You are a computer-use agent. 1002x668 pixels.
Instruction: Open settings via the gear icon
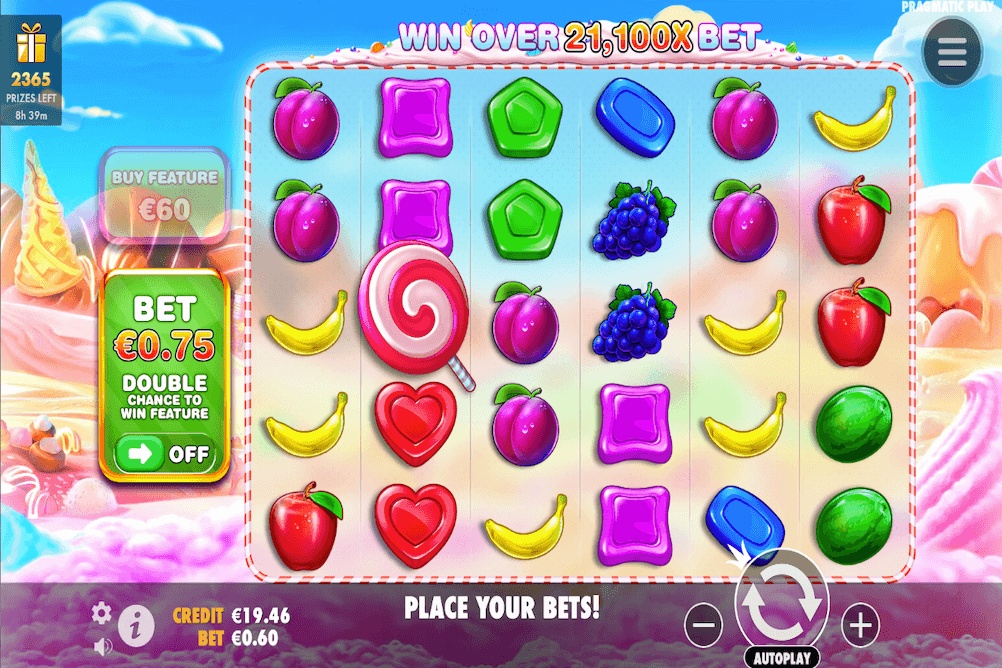(101, 612)
